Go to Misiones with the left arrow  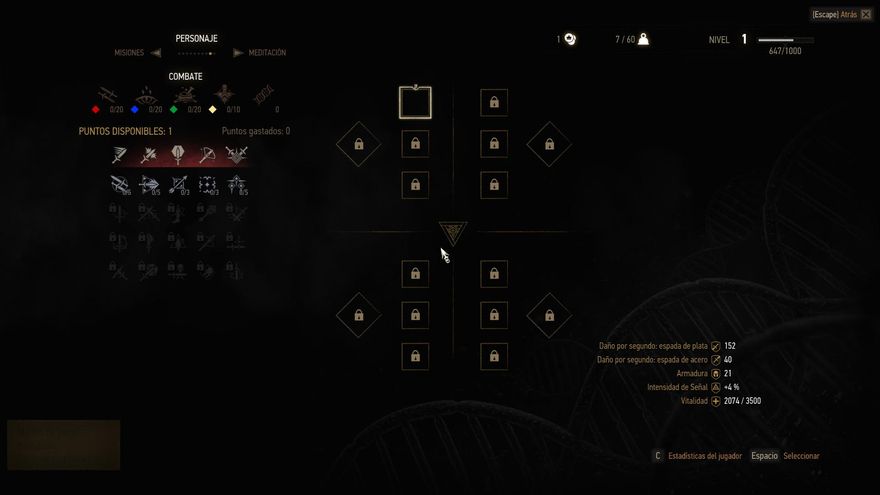click(x=155, y=53)
